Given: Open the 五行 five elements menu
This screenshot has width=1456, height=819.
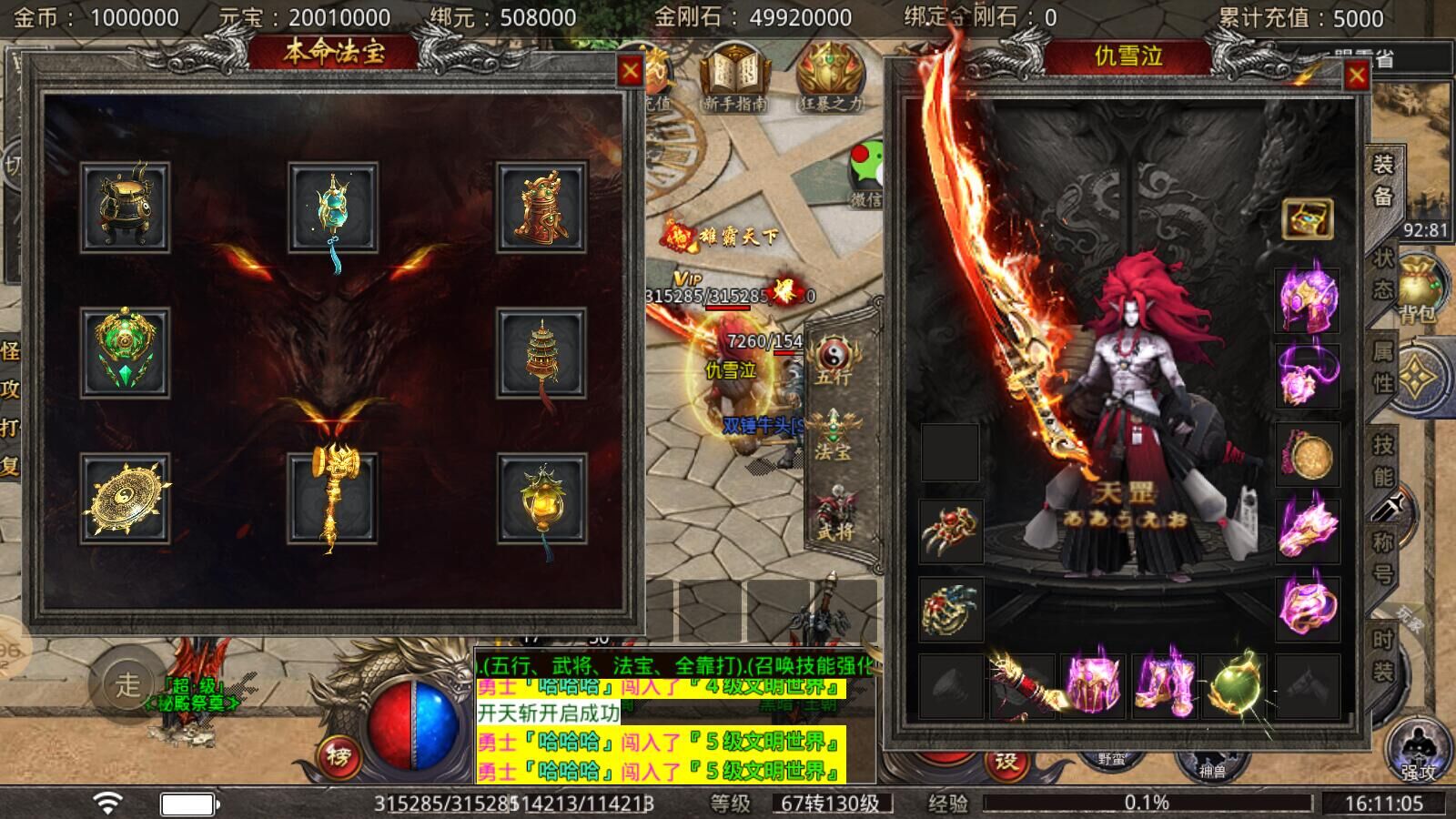Looking at the screenshot, I should point(834,359).
